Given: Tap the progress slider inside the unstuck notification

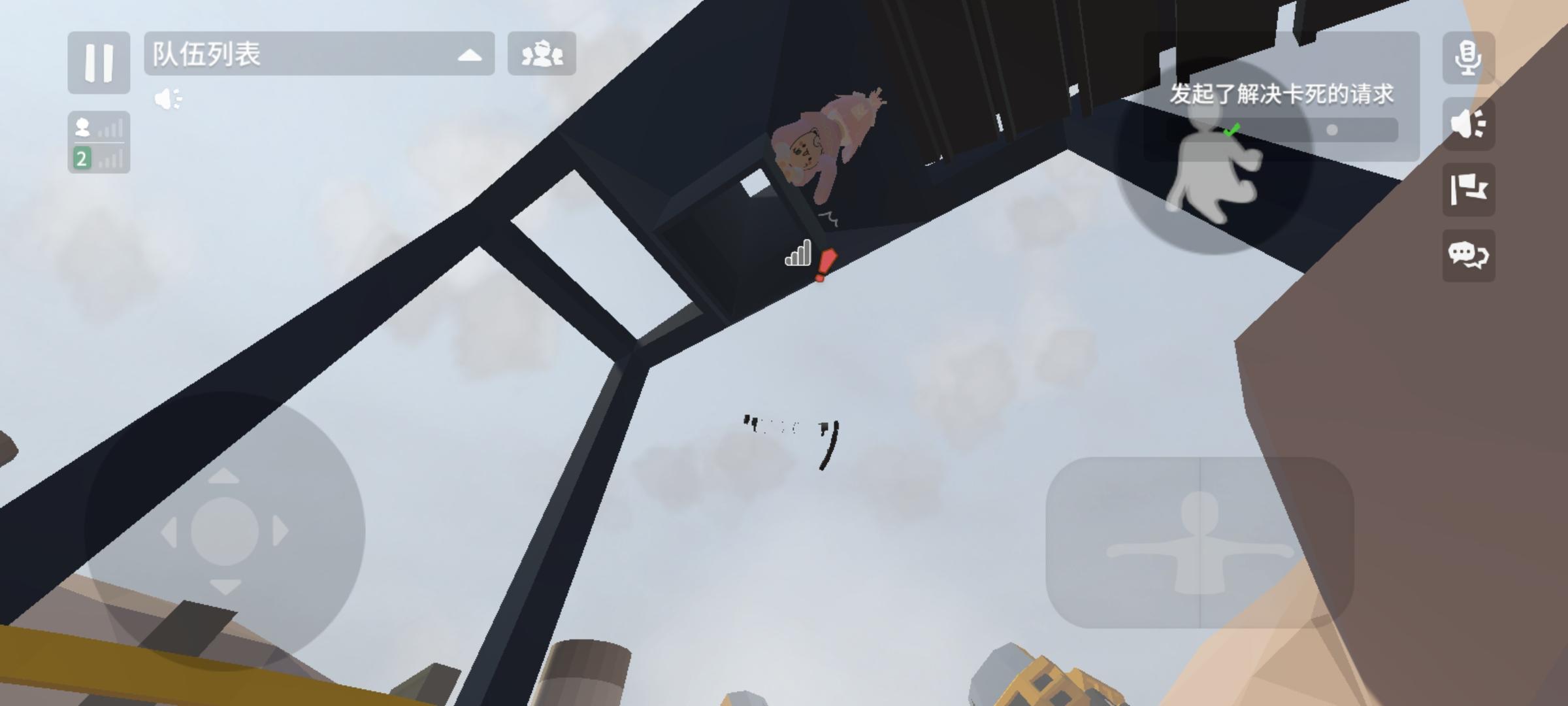Looking at the screenshot, I should click(x=1332, y=129).
